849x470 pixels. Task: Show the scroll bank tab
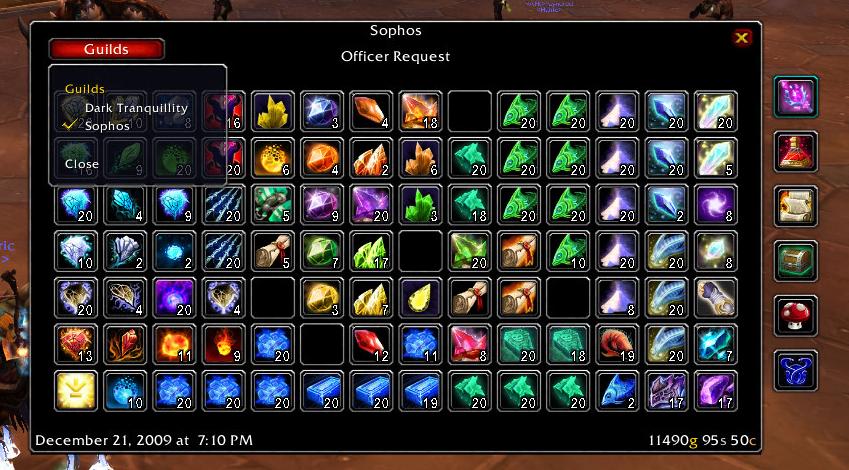tap(796, 207)
